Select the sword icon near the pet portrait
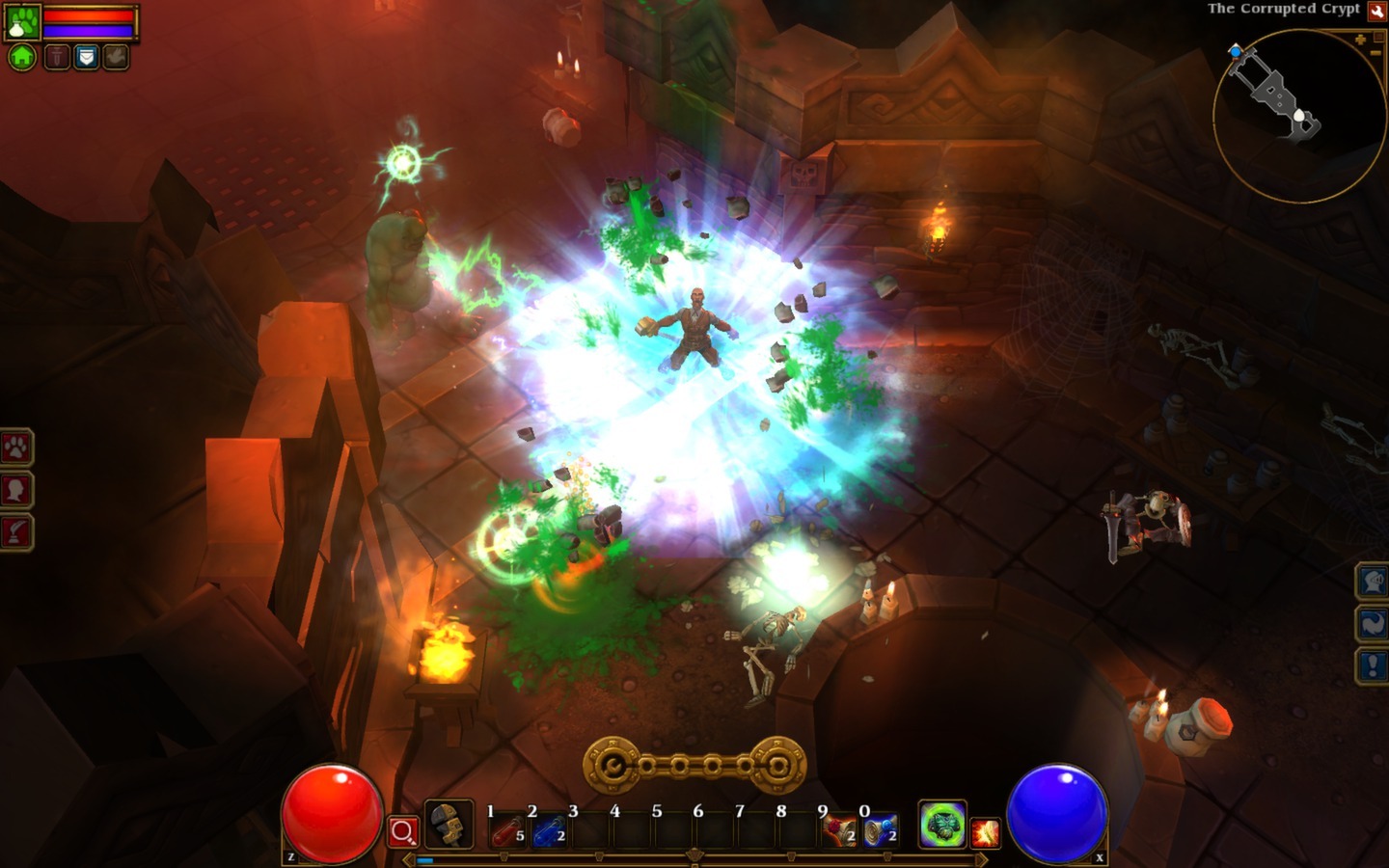The width and height of the screenshot is (1389, 868). point(58,56)
